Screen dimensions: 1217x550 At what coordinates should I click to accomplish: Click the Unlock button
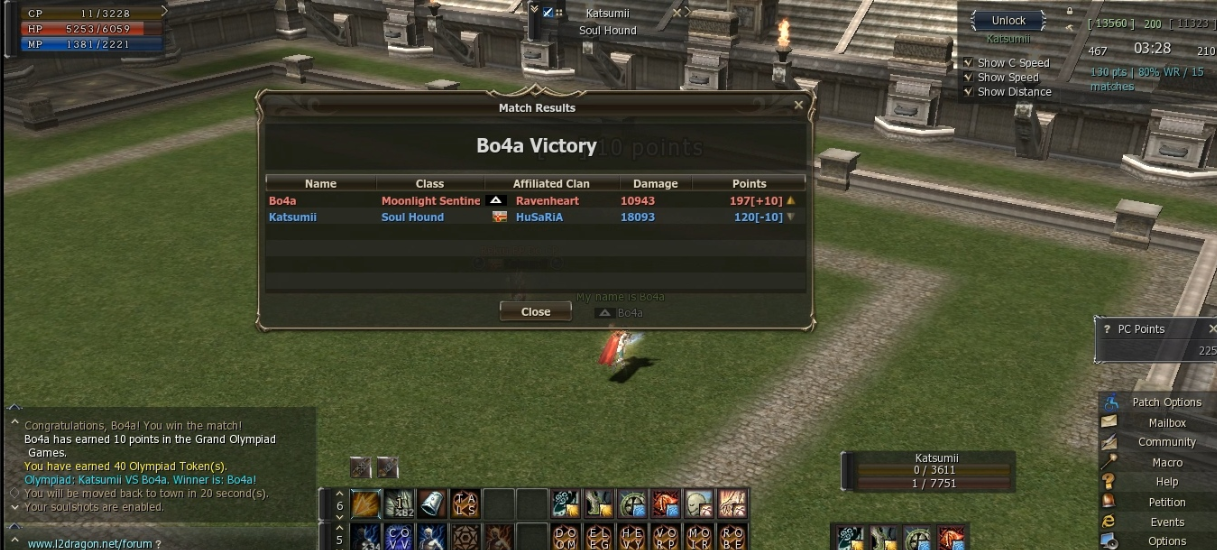(1008, 21)
